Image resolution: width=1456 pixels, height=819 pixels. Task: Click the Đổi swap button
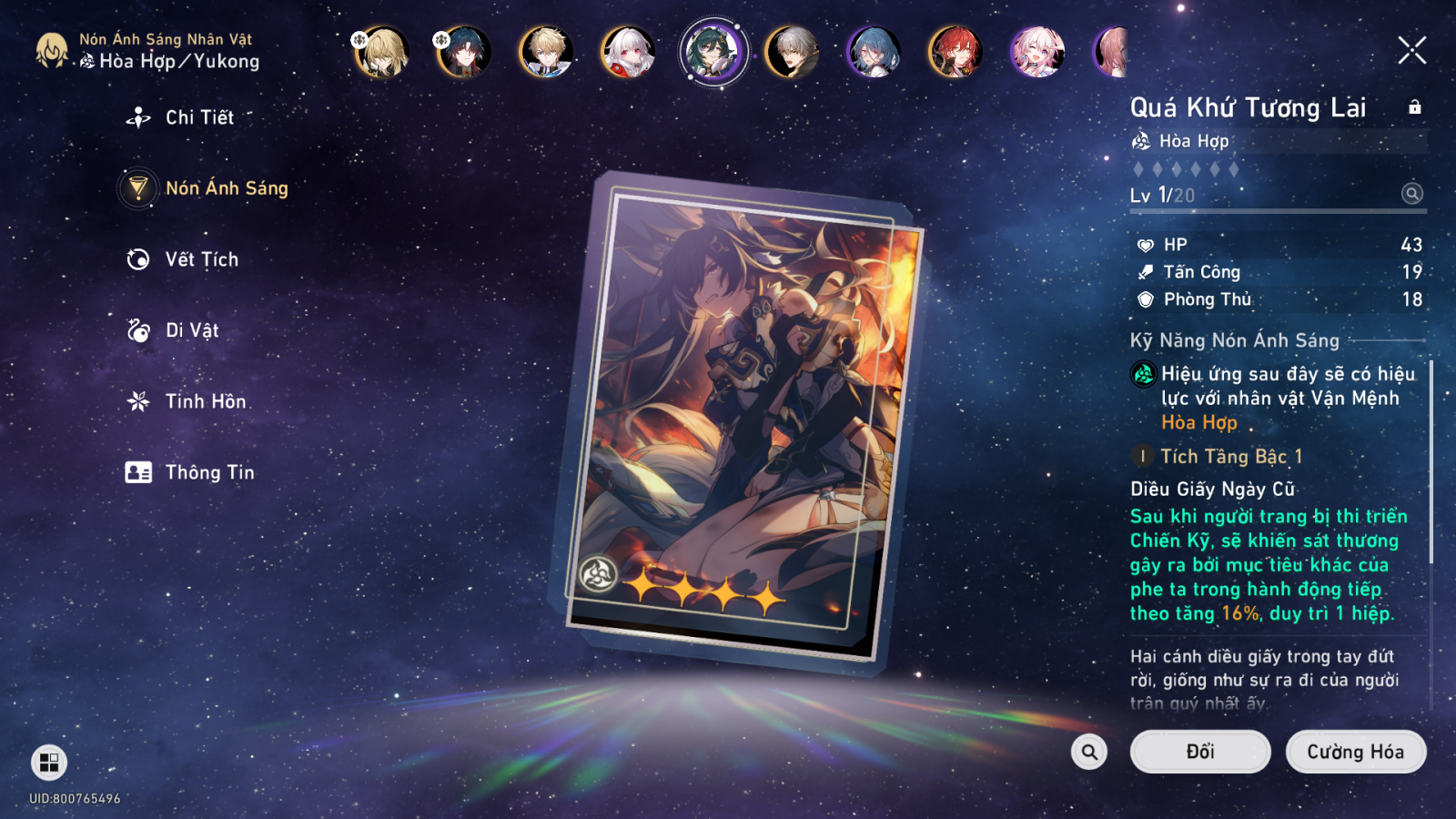tap(1199, 752)
